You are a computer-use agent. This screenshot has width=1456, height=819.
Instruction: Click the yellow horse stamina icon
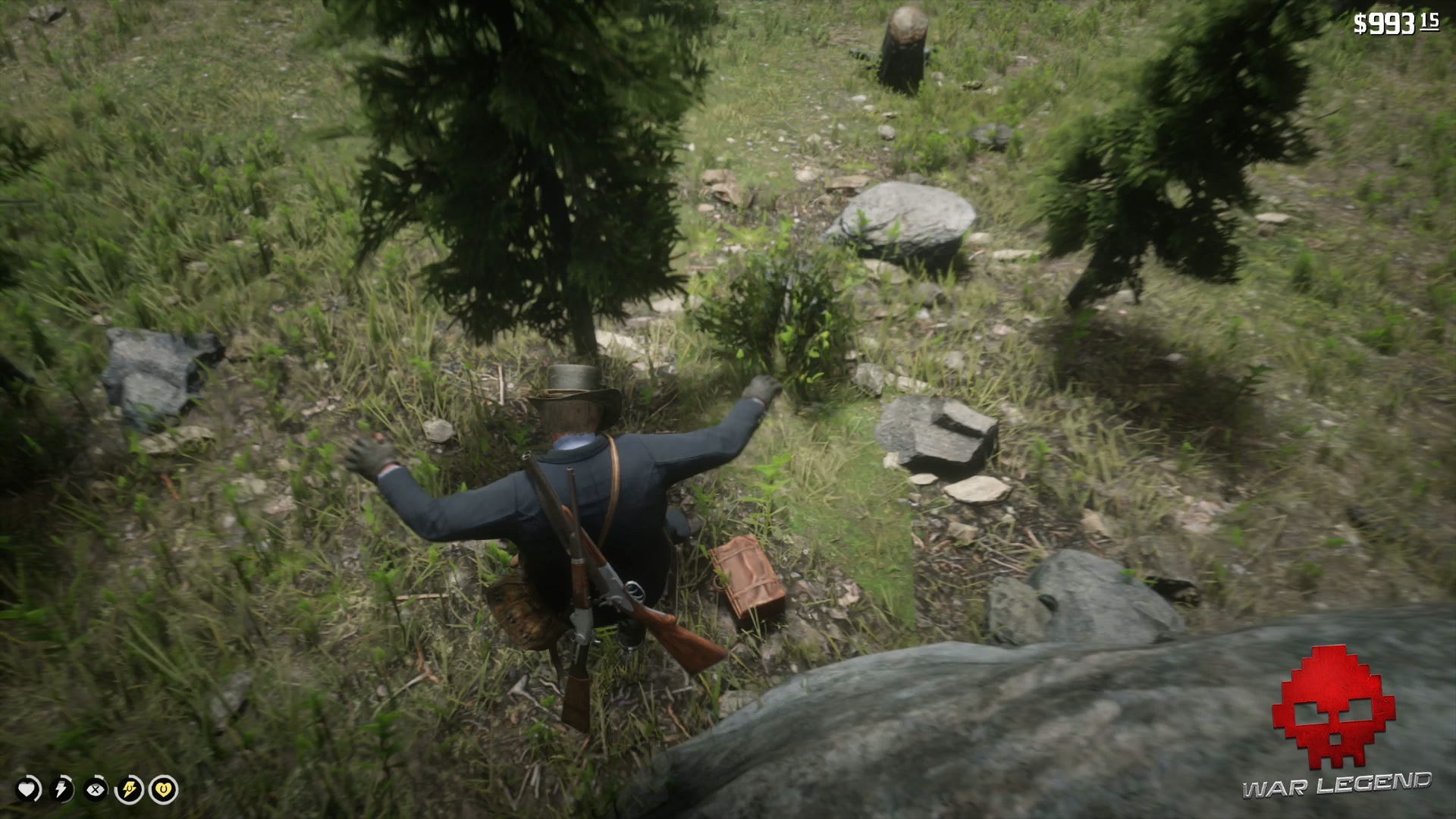tap(129, 789)
